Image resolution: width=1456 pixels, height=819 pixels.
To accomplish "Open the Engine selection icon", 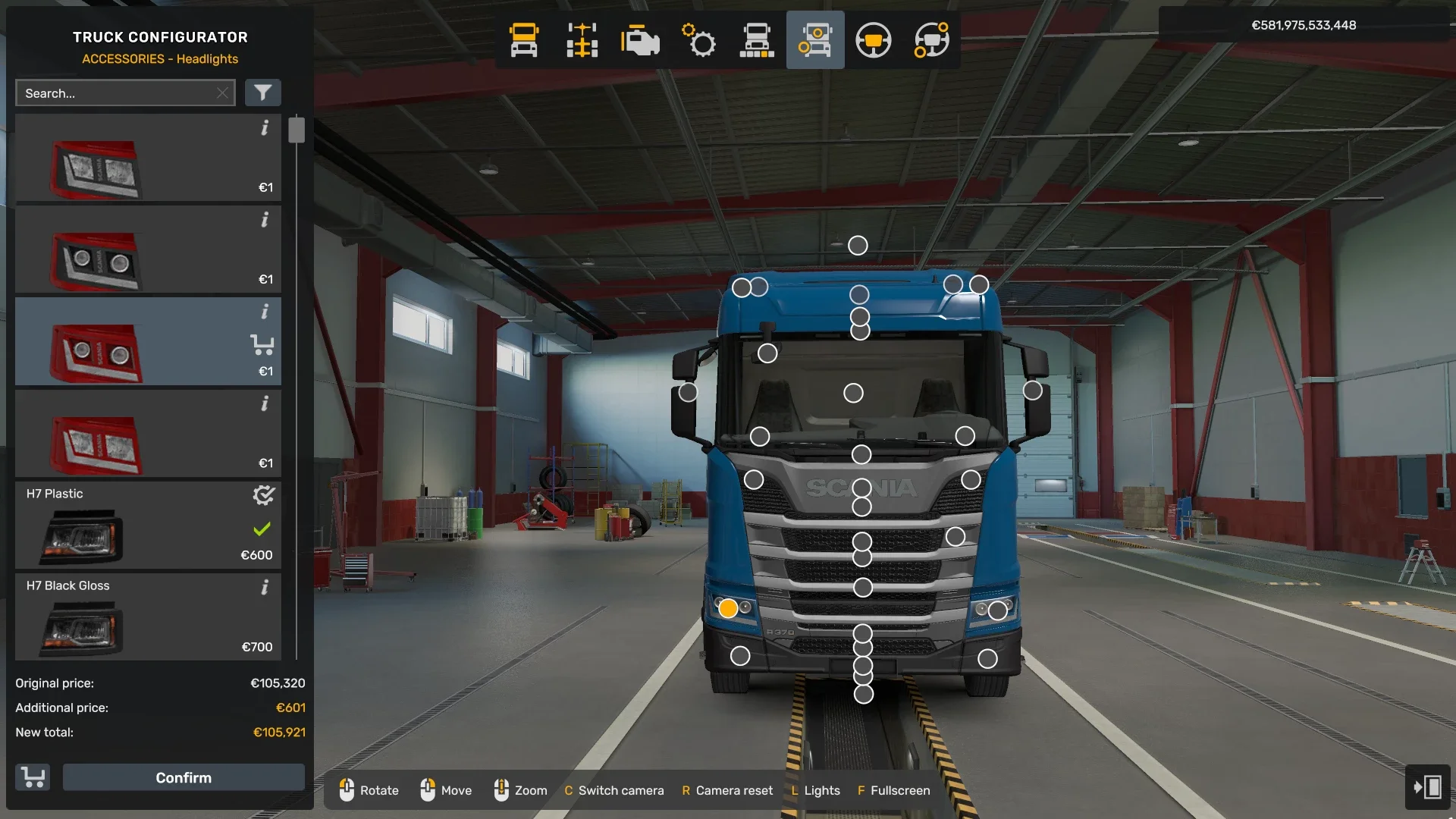I will (639, 40).
